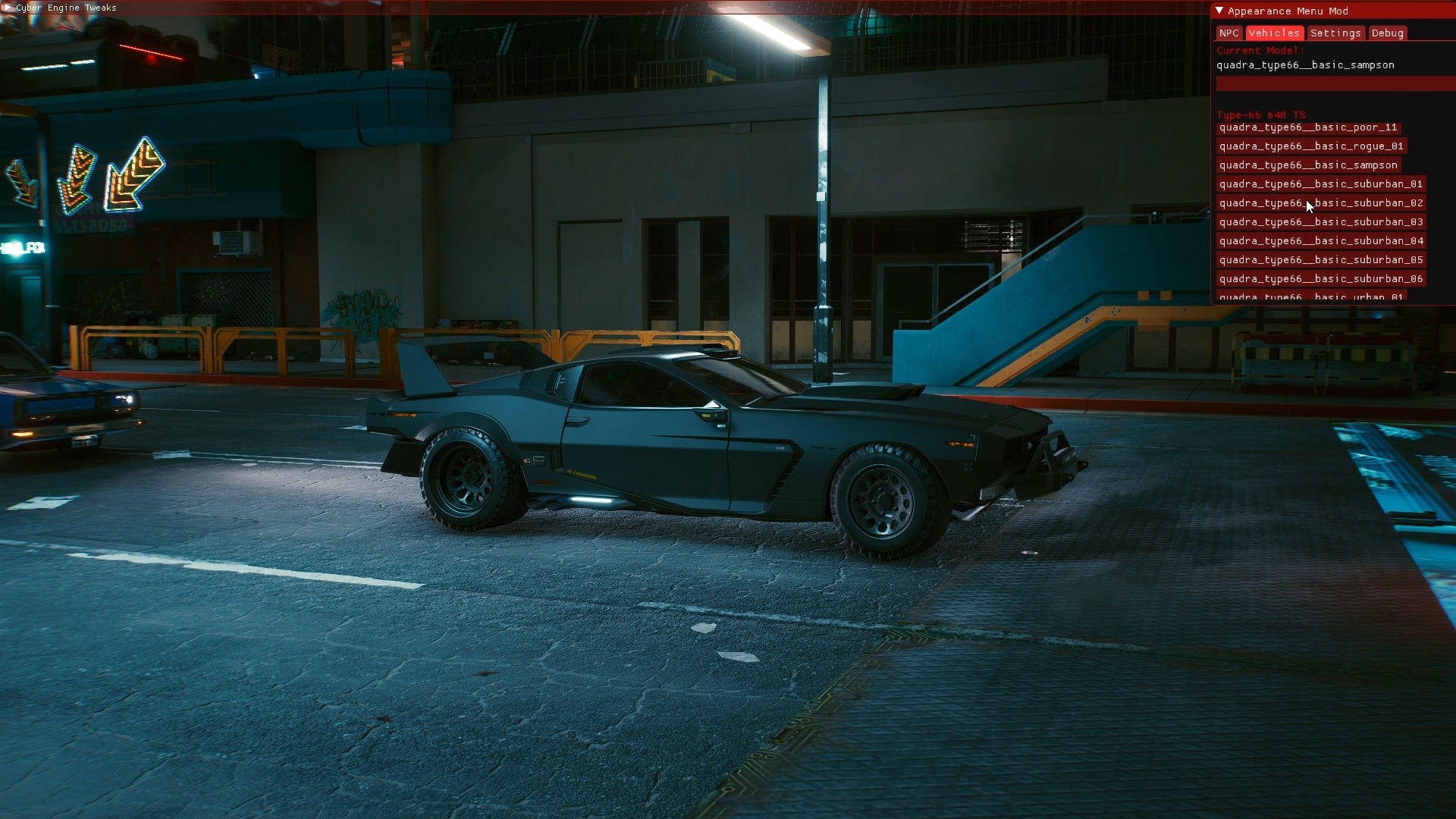The width and height of the screenshot is (1456, 819).
Task: Open the Vehicles tab
Action: tap(1274, 33)
